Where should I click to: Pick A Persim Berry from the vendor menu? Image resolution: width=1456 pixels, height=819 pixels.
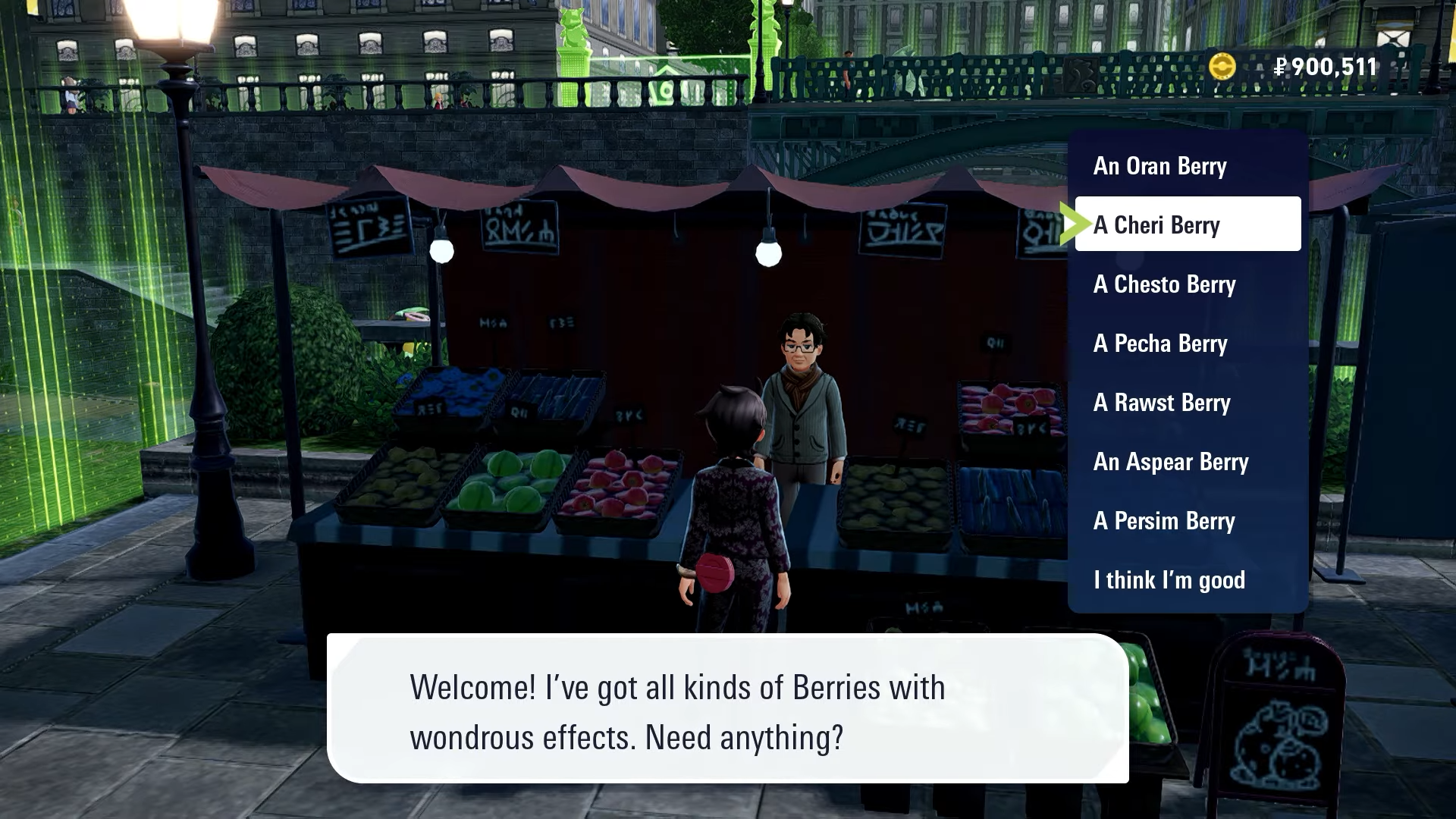1164,521
